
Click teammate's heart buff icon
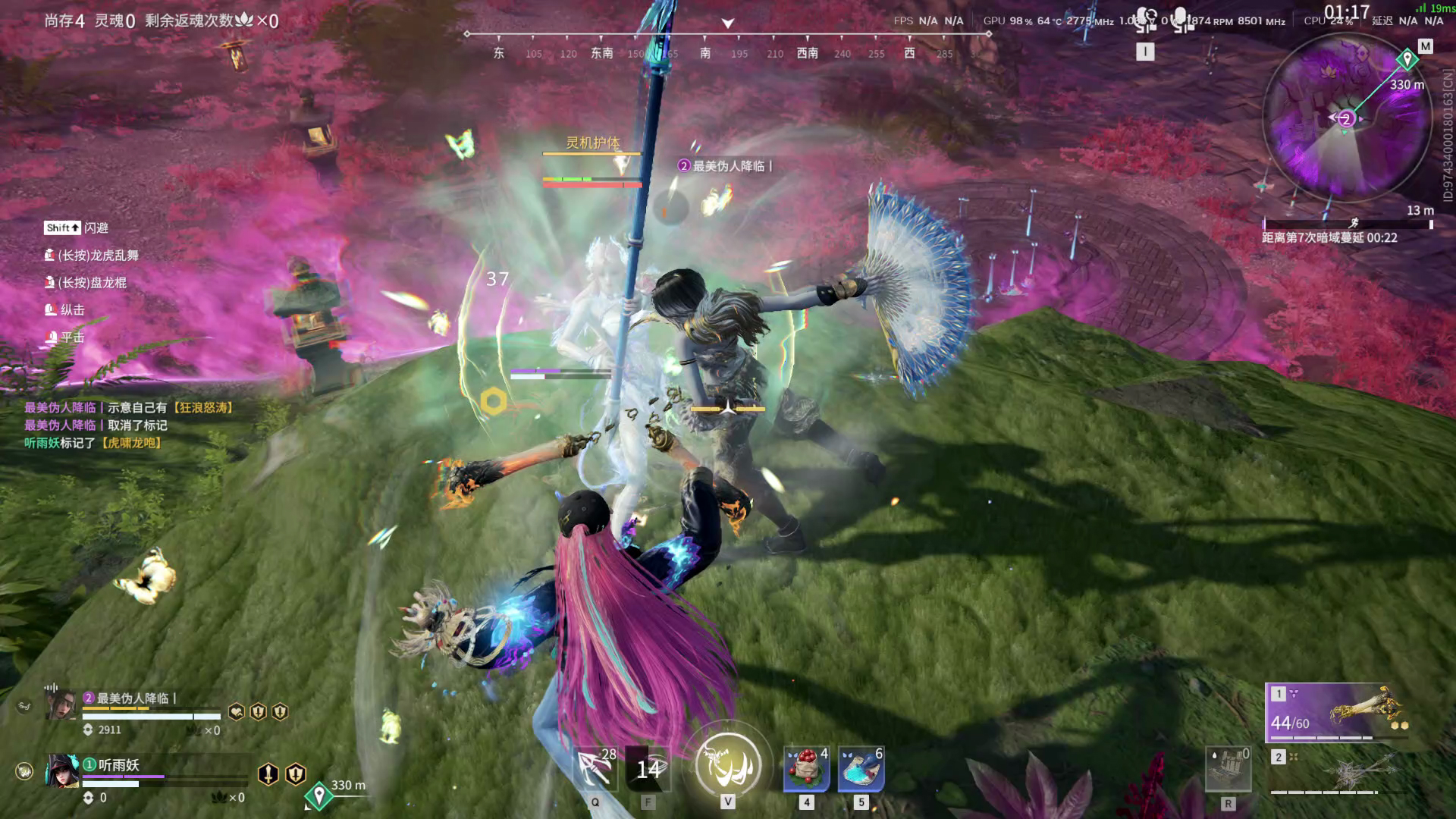pyautogui.click(x=237, y=711)
